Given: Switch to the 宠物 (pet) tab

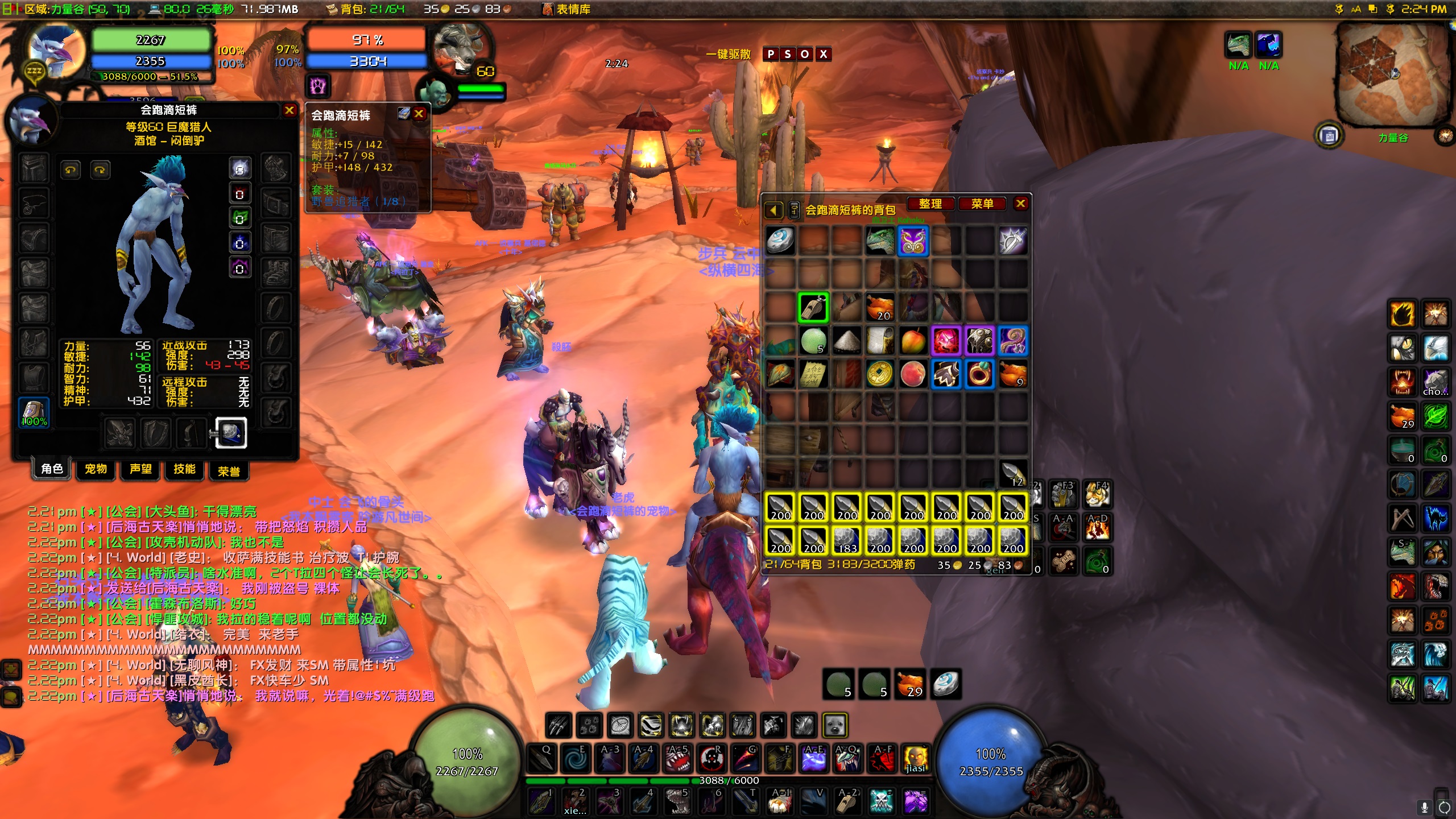Looking at the screenshot, I should click(x=96, y=469).
